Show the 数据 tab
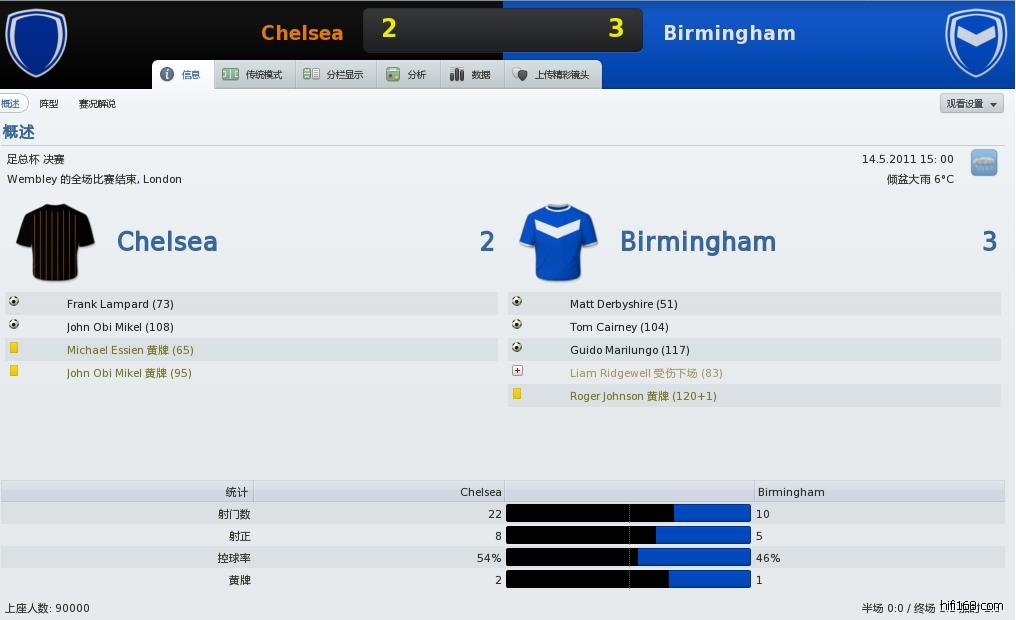Screen dimensions: 1016x620 tap(471, 75)
